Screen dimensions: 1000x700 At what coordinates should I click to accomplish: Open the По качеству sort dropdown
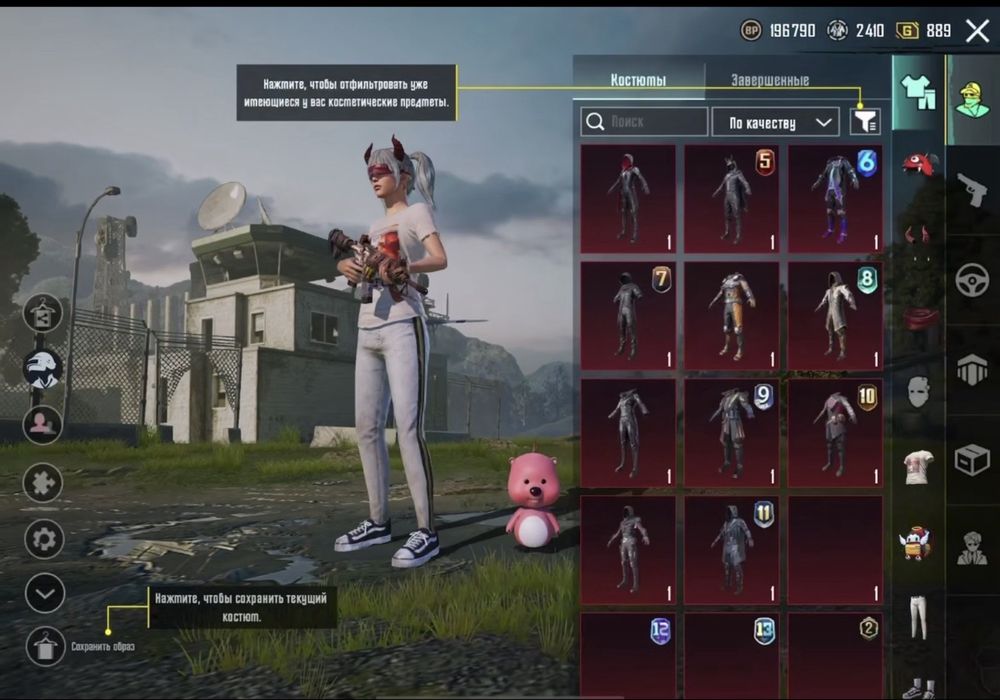click(x=775, y=122)
